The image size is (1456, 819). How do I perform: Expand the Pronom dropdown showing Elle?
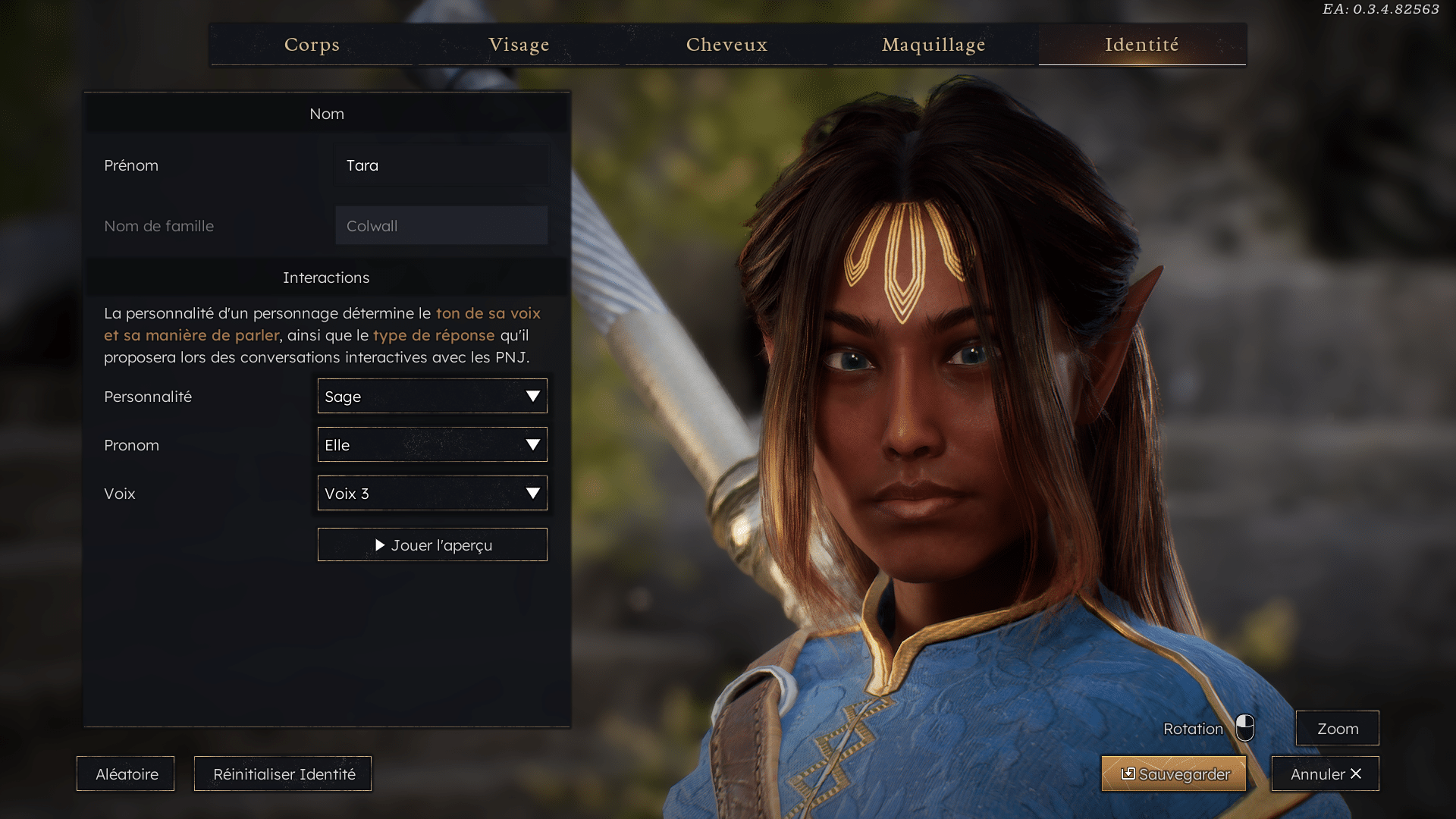431,445
